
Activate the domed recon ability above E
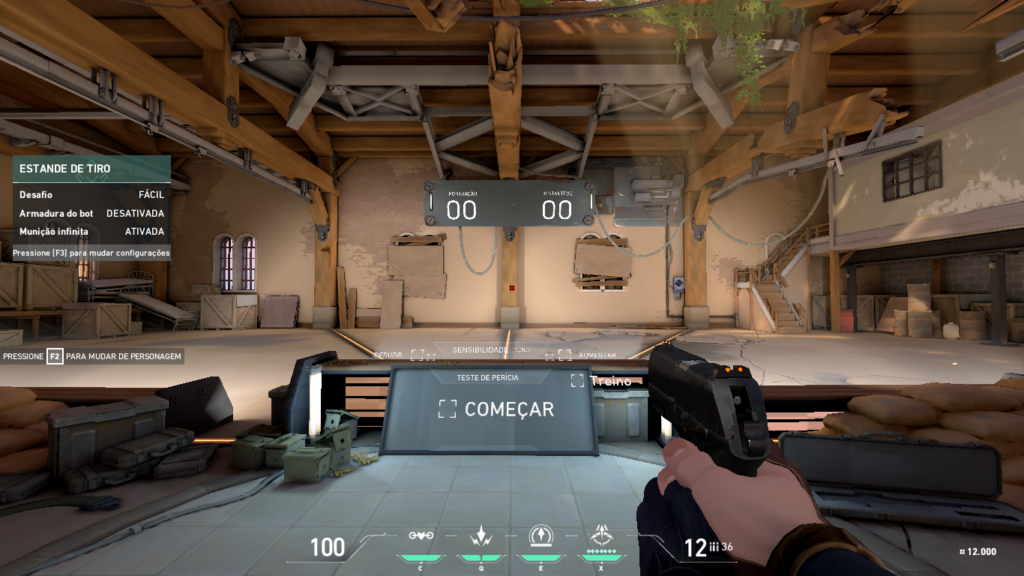[x=541, y=535]
